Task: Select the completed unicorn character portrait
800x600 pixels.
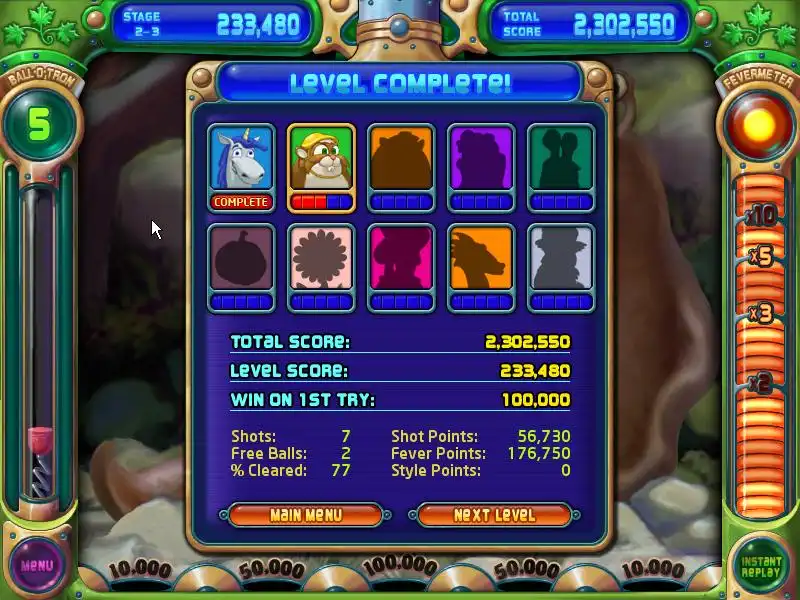Action: 241,159
